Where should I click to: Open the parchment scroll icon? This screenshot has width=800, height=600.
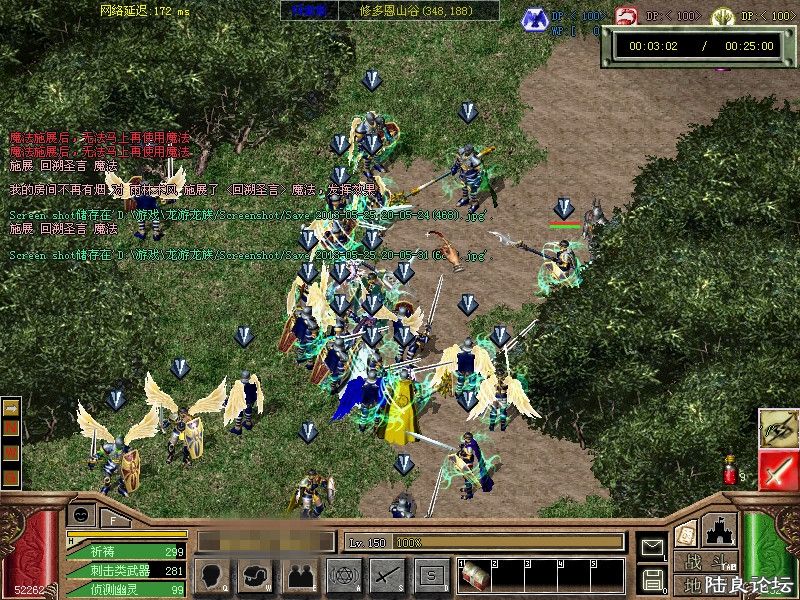click(685, 534)
